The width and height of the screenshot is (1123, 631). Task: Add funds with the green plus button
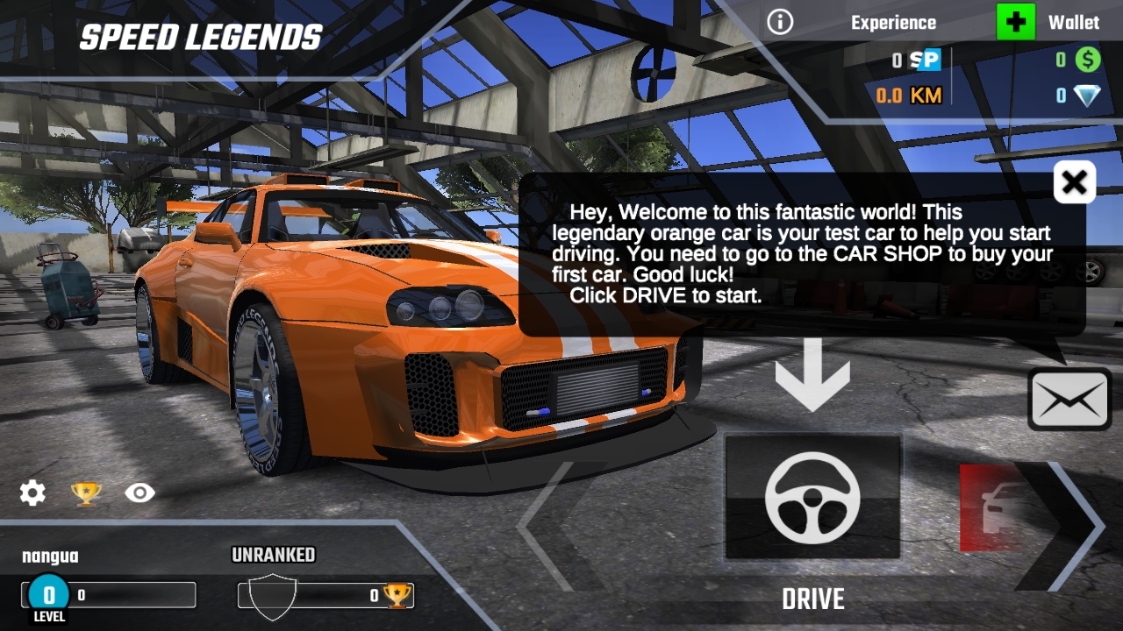[x=1016, y=22]
